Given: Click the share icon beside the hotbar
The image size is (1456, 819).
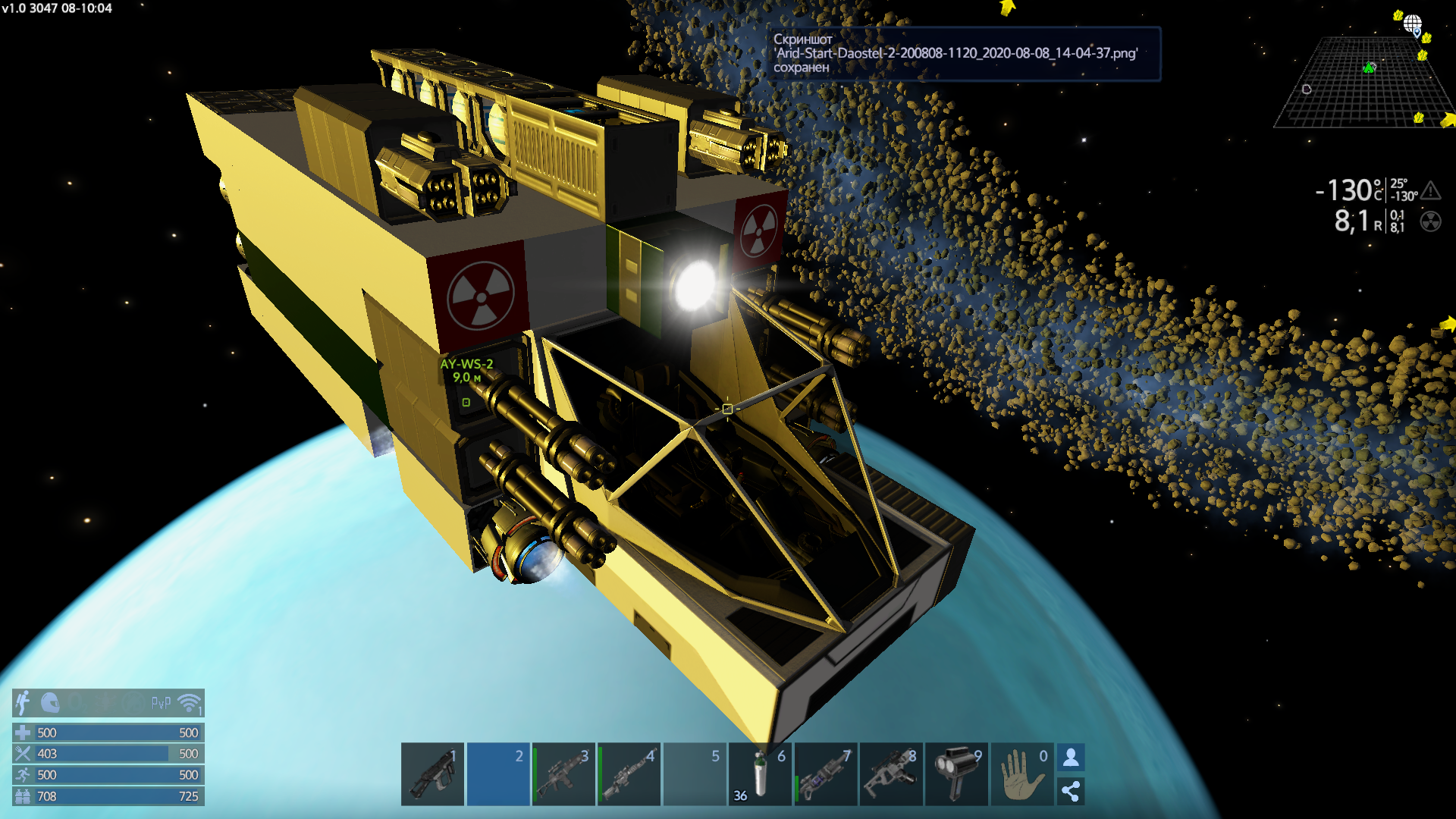Looking at the screenshot, I should (1071, 792).
